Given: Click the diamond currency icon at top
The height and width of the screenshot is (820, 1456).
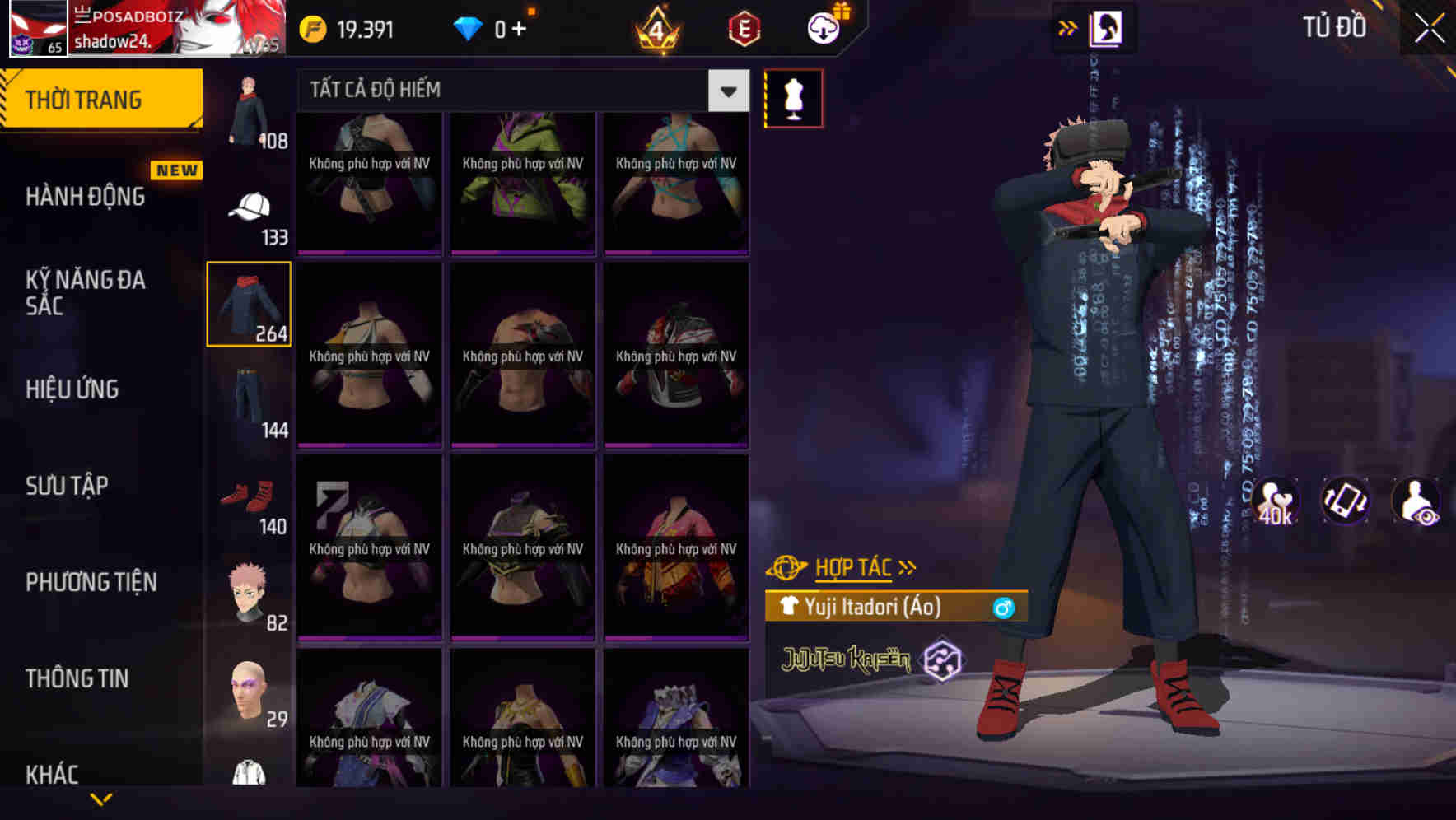Looking at the screenshot, I should click(468, 26).
